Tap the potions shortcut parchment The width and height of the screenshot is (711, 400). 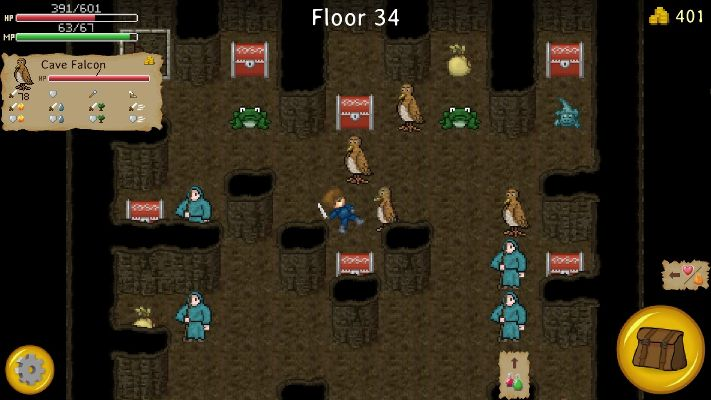(514, 374)
